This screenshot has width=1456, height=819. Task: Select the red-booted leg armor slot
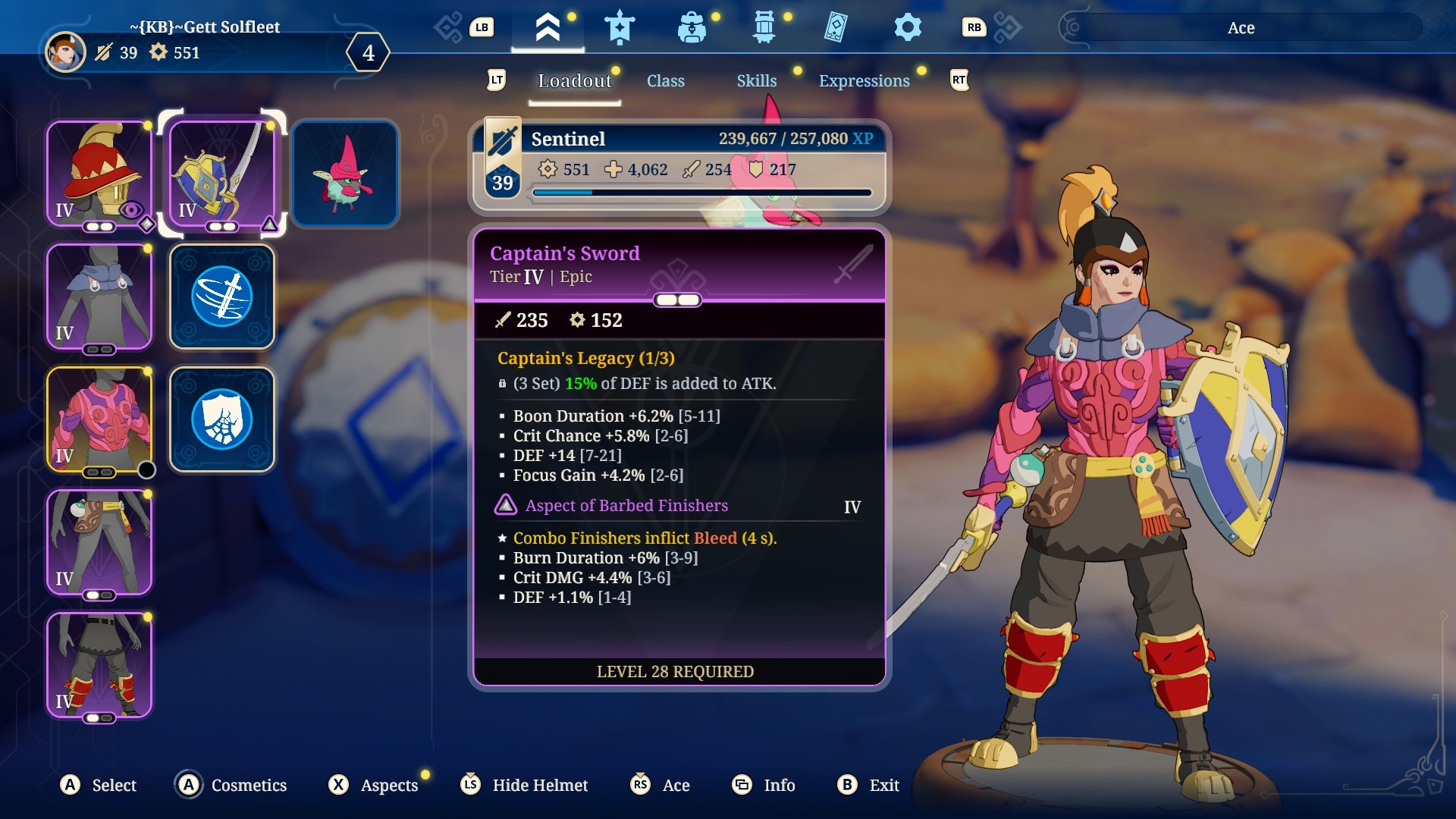99,665
